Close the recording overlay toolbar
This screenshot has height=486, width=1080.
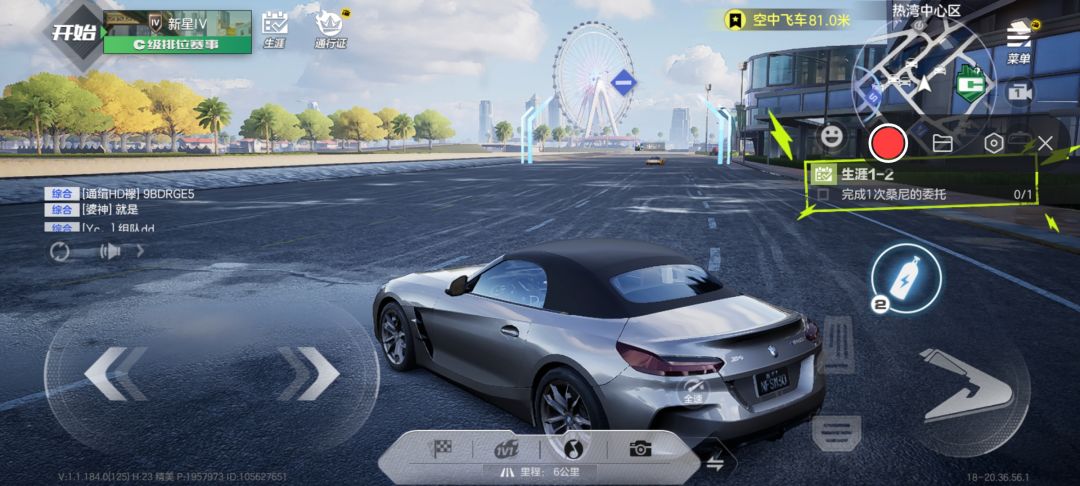(1045, 143)
